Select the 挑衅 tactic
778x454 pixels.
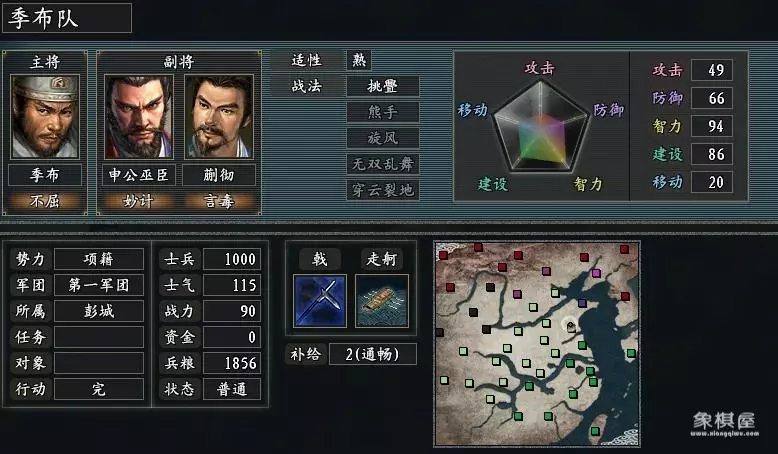pyautogui.click(x=382, y=86)
